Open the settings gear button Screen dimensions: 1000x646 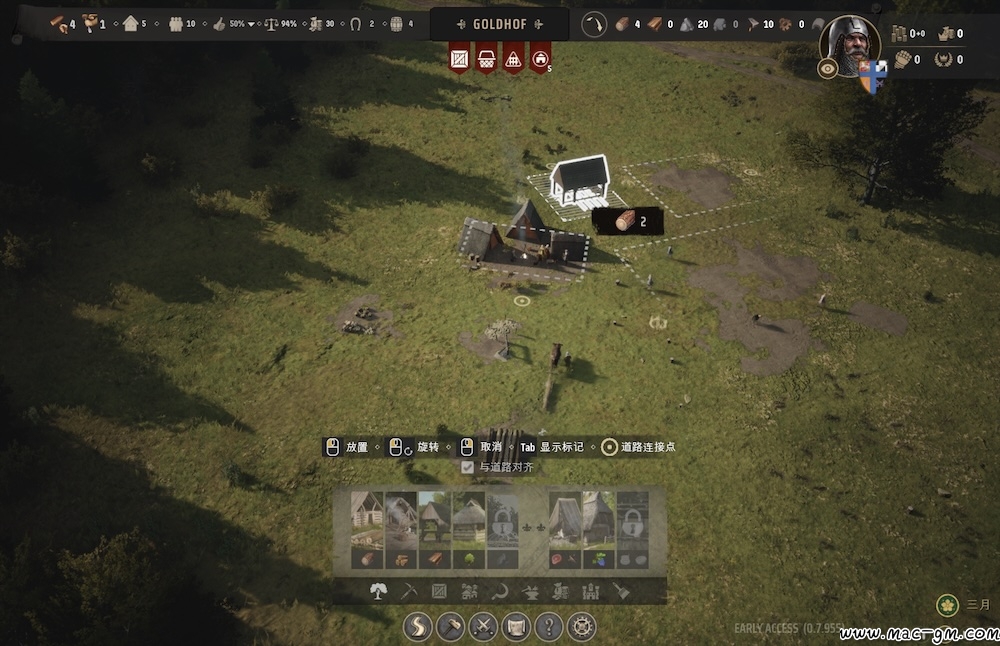tap(581, 627)
